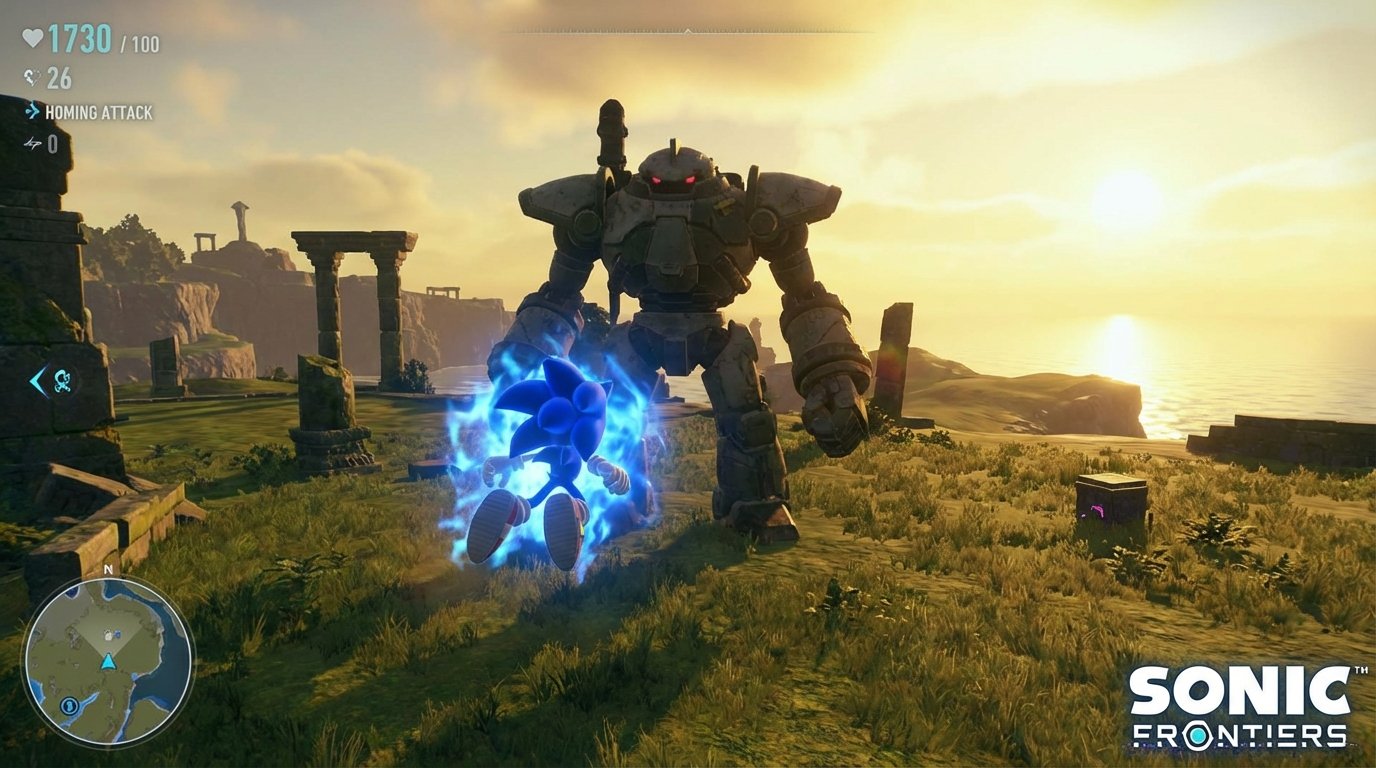Select the skull-and-crossbones enemy marker
The image size is (1376, 768).
pos(62,380)
